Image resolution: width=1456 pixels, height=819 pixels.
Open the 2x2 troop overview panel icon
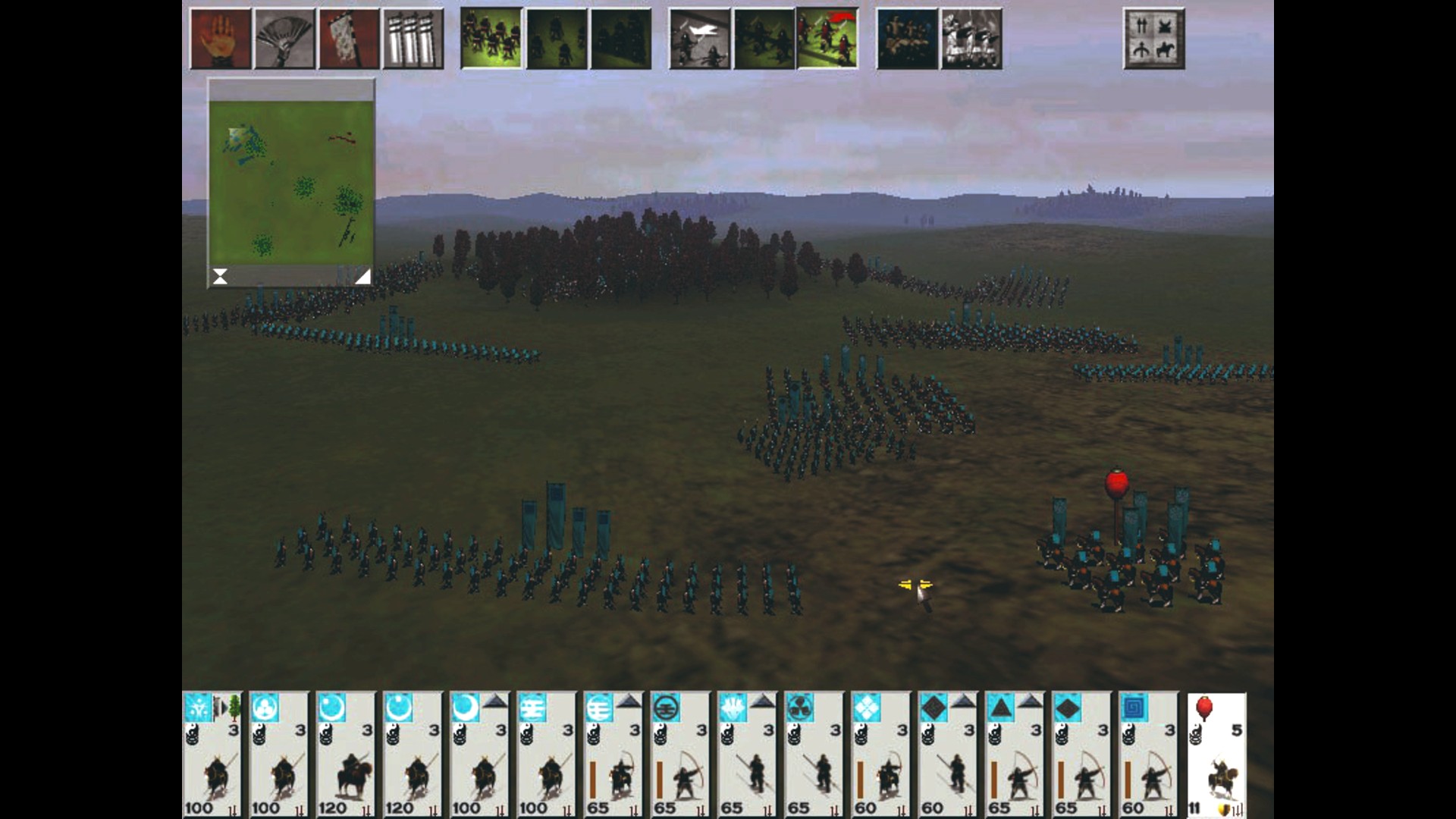click(1153, 39)
